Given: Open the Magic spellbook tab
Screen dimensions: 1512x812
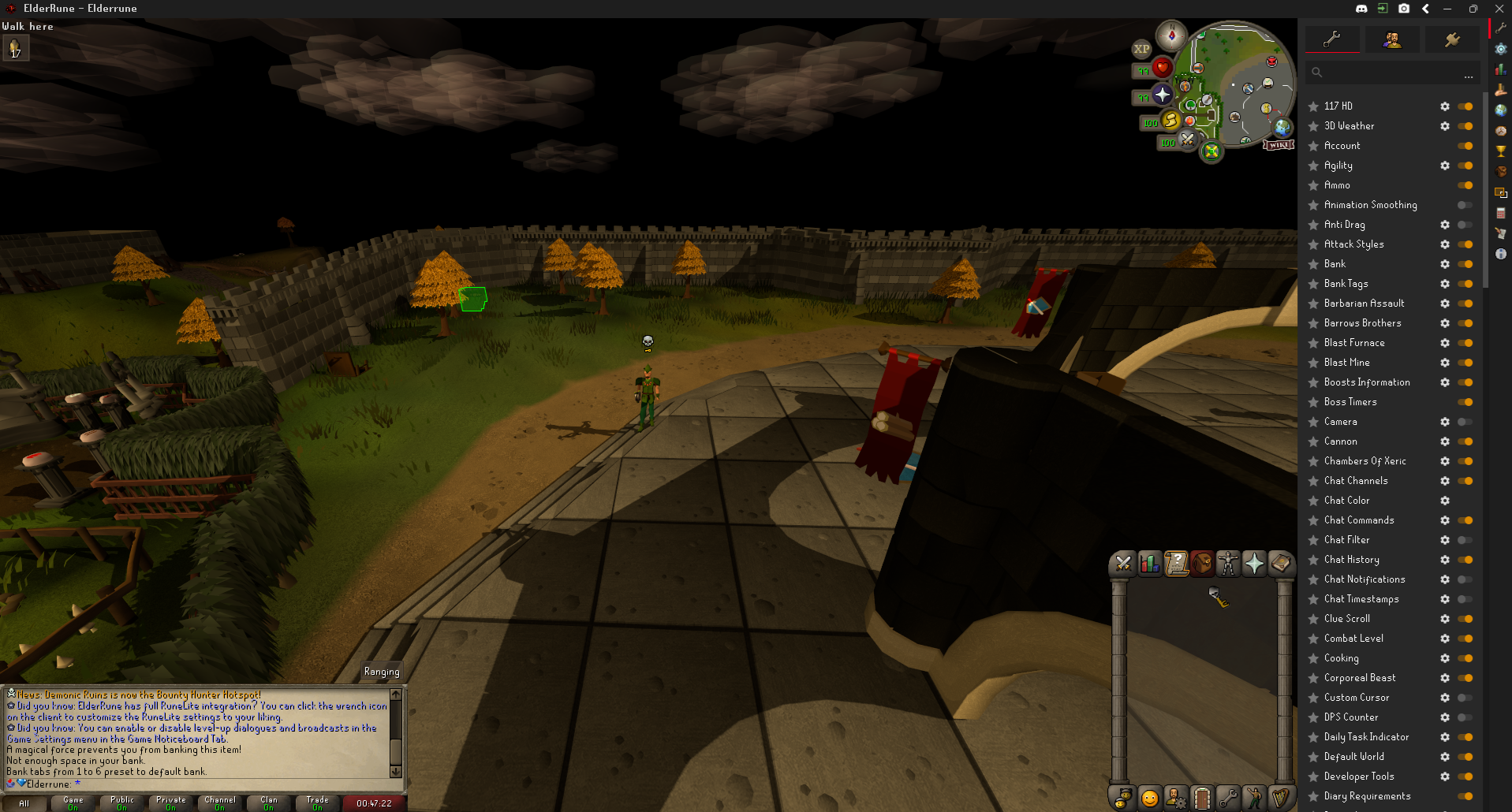Looking at the screenshot, I should 1280,564.
